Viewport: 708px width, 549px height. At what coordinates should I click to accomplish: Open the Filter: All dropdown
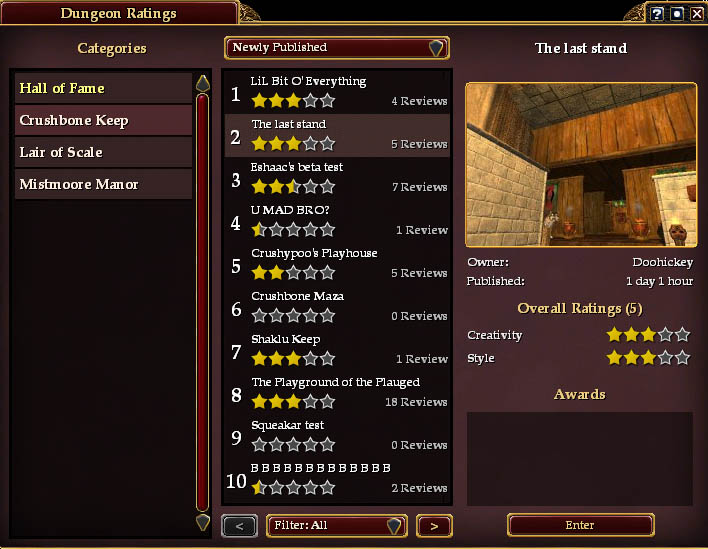tap(336, 526)
